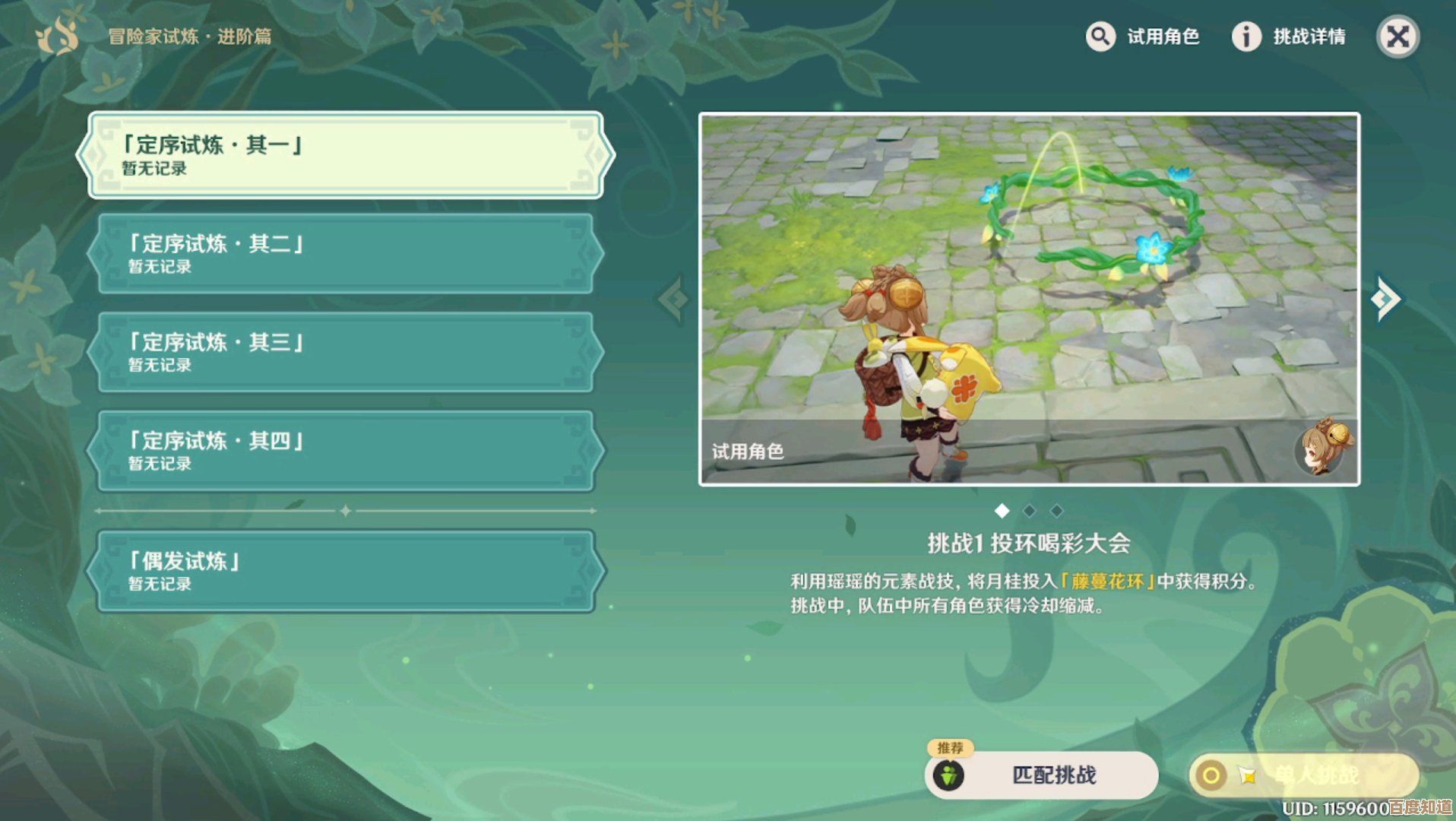This screenshot has height=821, width=1456.
Task: Start the 单人挑战 solo challenge
Action: click(x=1304, y=775)
